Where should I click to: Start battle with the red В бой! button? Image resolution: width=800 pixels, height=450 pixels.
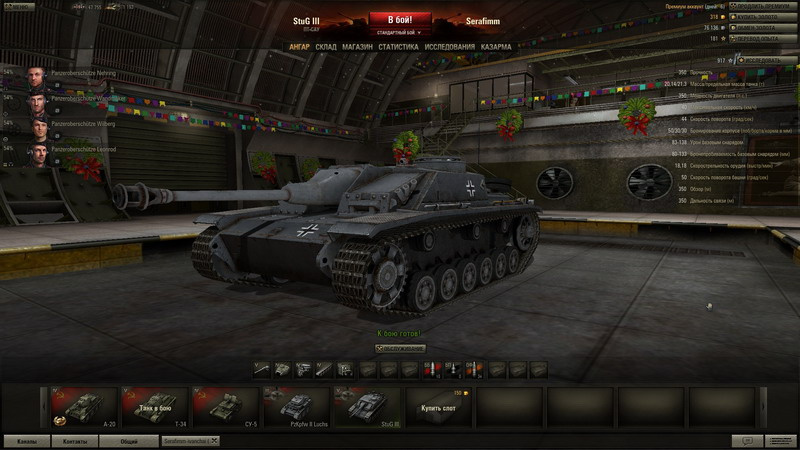[400, 19]
